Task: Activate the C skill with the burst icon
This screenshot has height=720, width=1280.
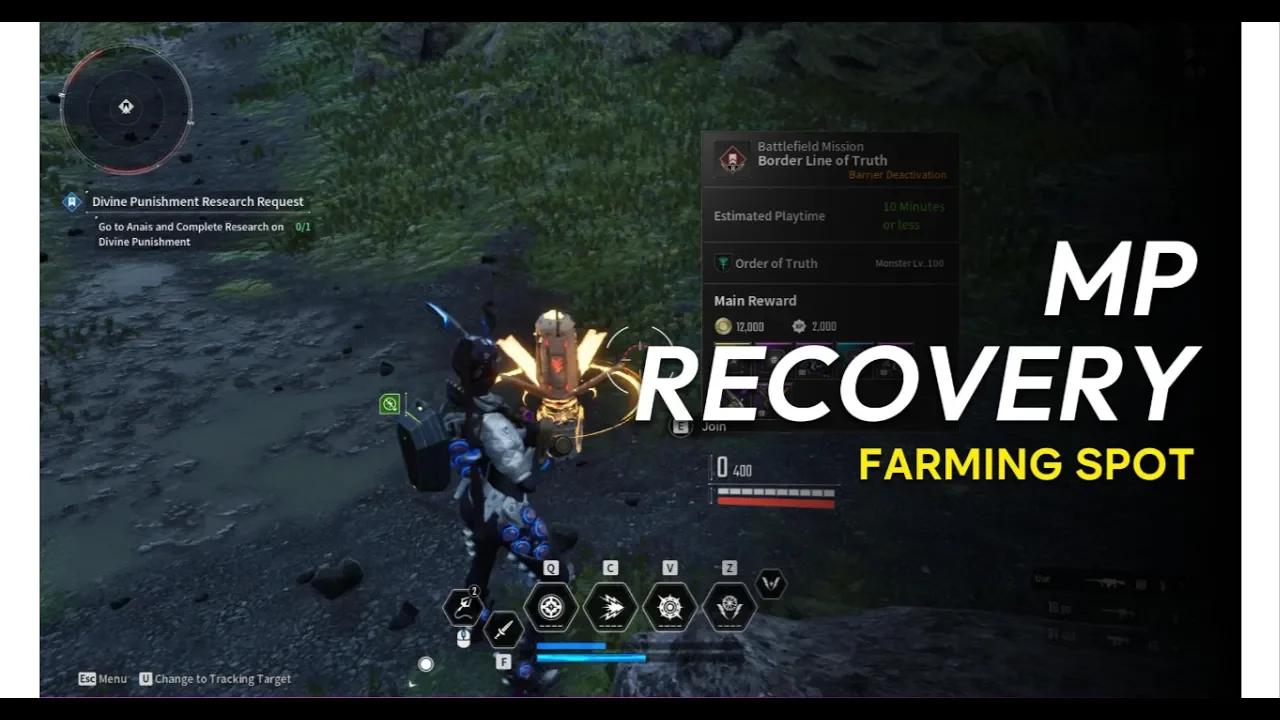Action: (609, 606)
